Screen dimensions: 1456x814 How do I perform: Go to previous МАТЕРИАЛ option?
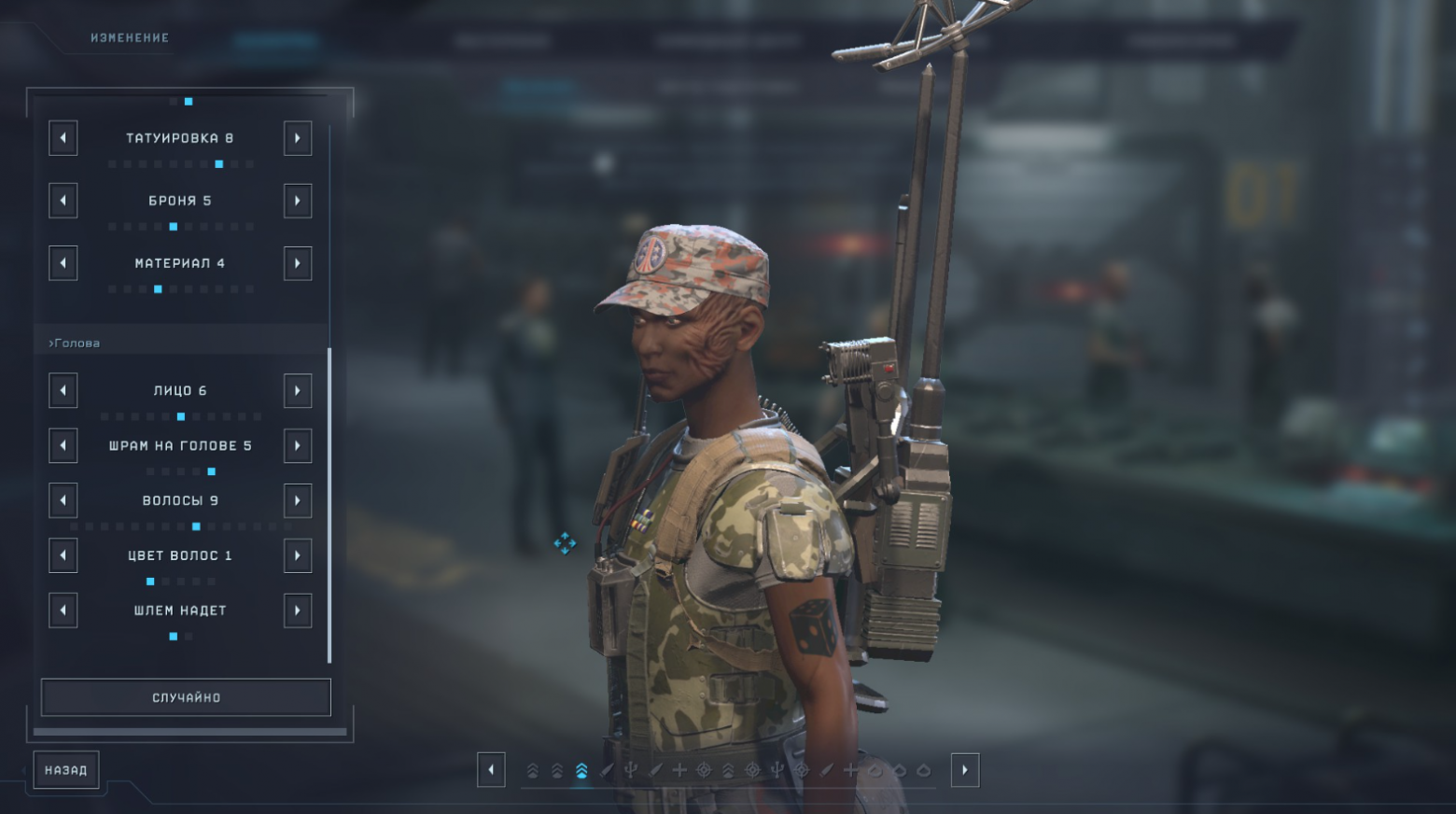(63, 263)
